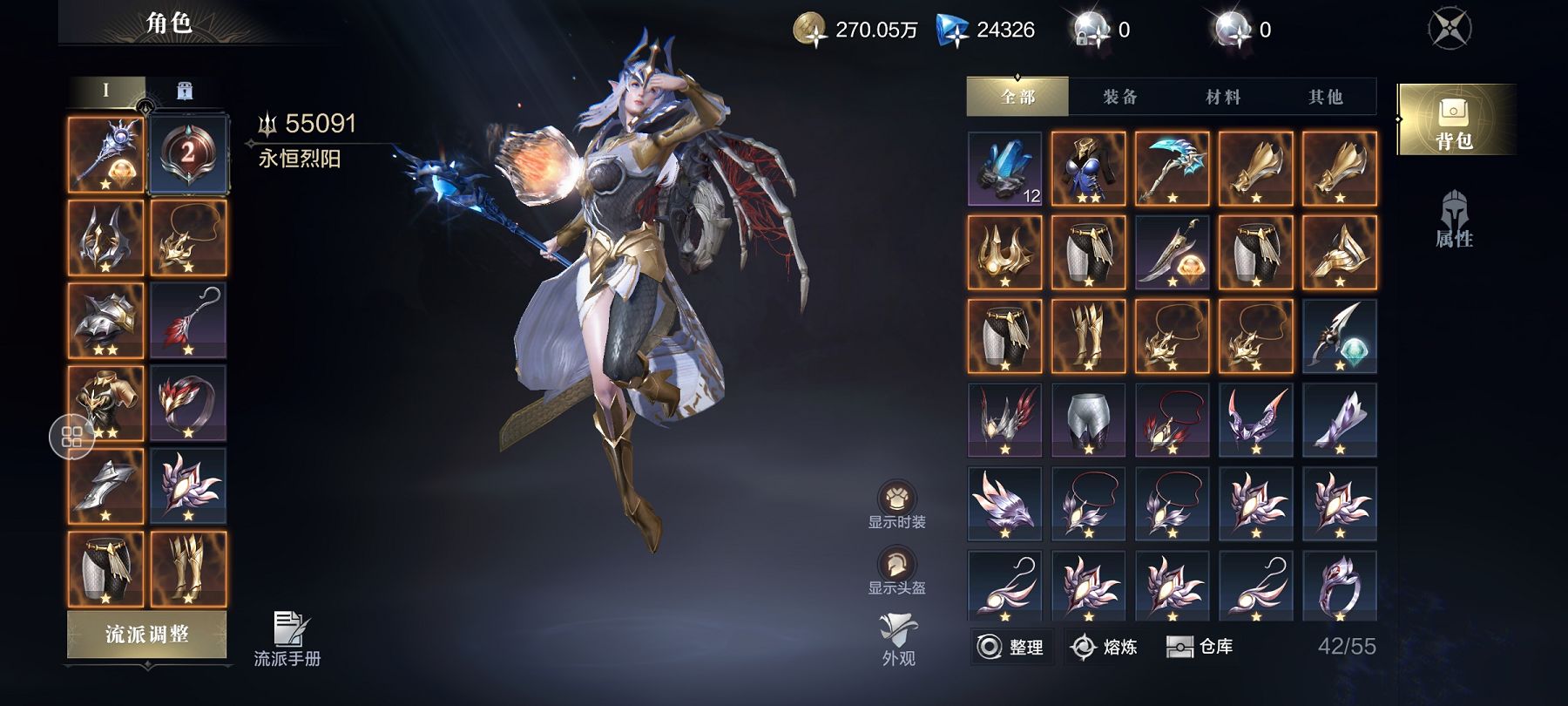Switch to the 装备 tab

pyautogui.click(x=1120, y=97)
